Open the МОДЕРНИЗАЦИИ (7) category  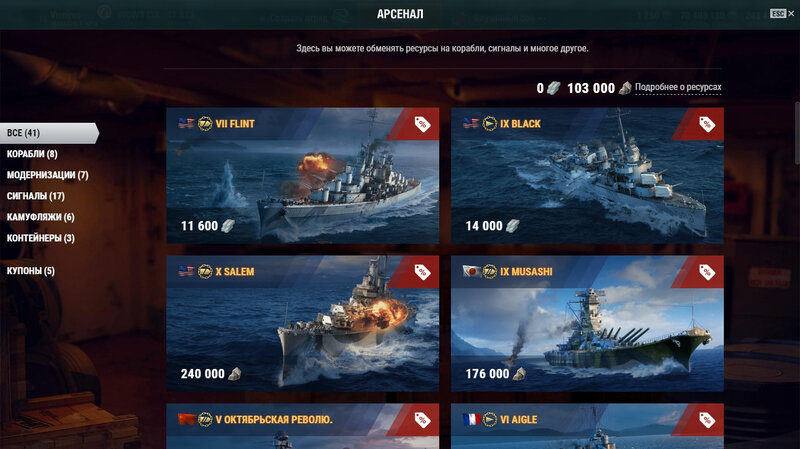pyautogui.click(x=47, y=175)
